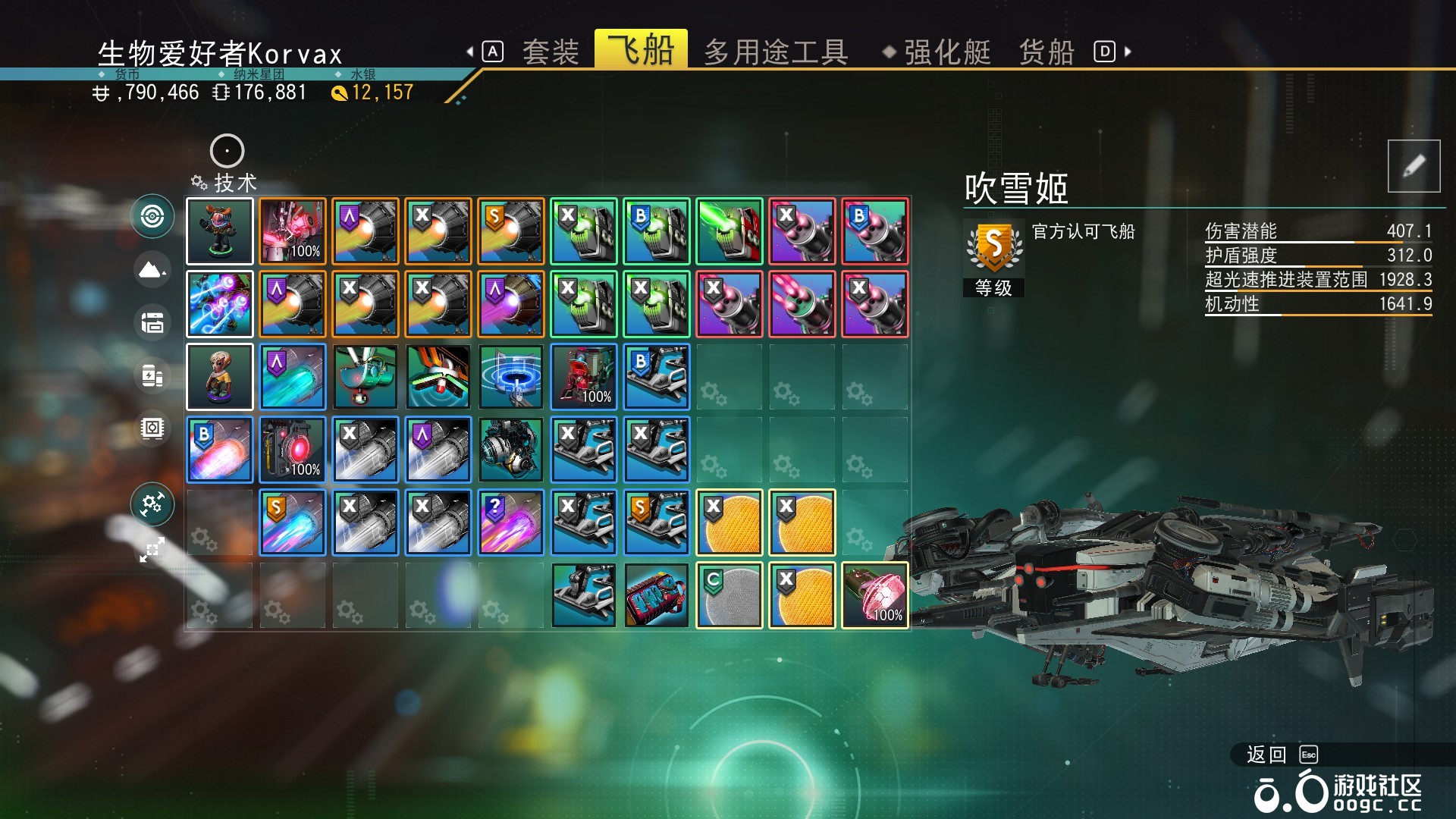
Task: Click the expand-arrows sidebar icon
Action: [x=152, y=550]
